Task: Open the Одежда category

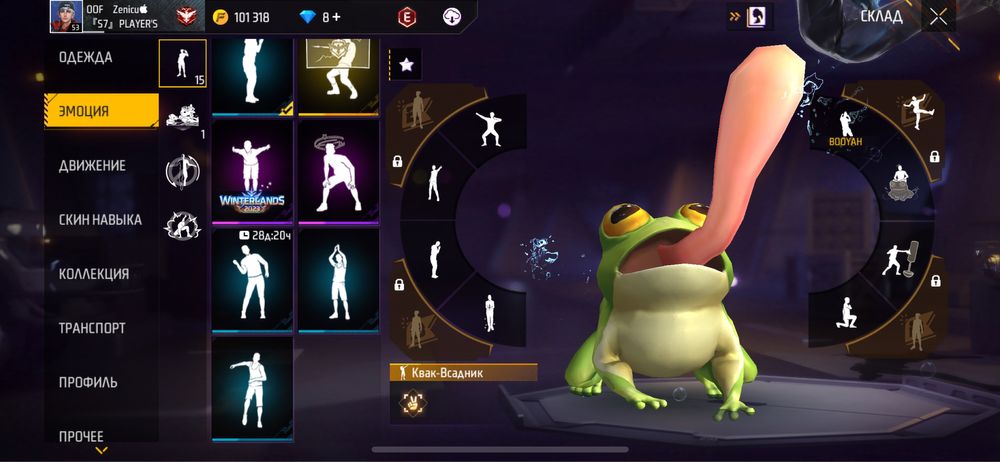Action: [86, 57]
